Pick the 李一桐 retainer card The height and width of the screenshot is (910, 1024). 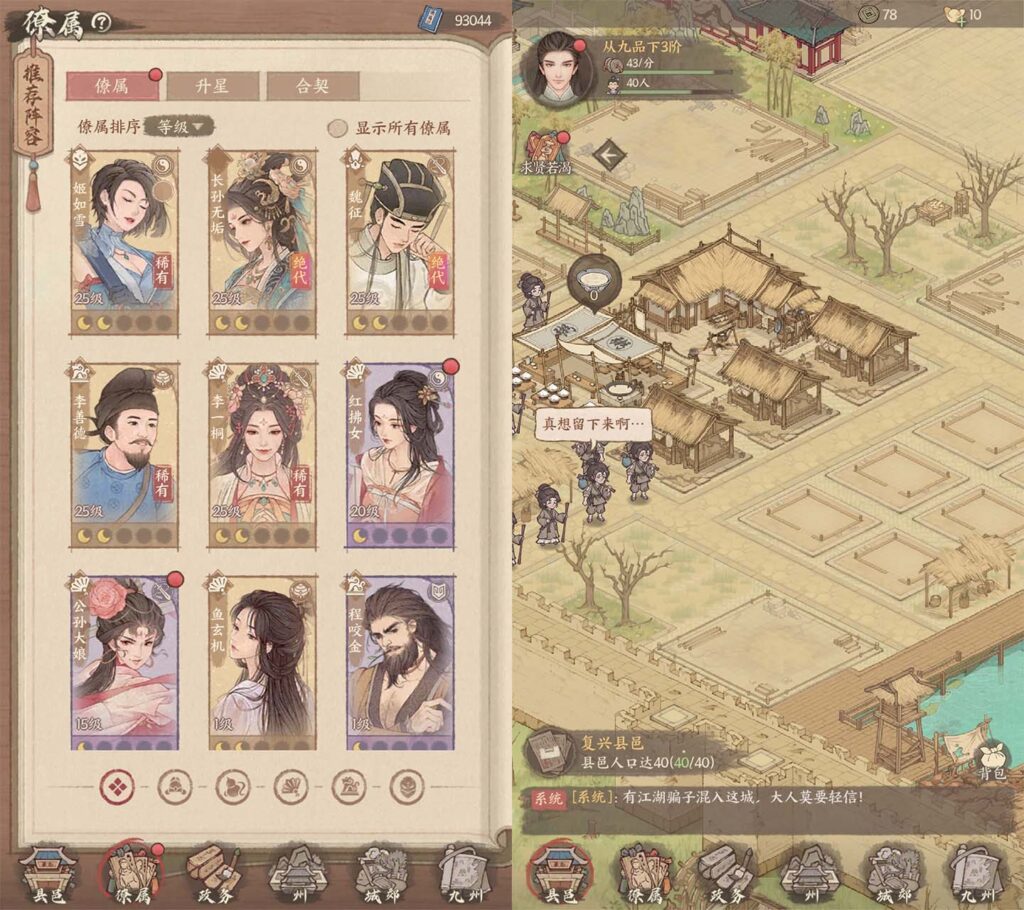click(x=262, y=456)
